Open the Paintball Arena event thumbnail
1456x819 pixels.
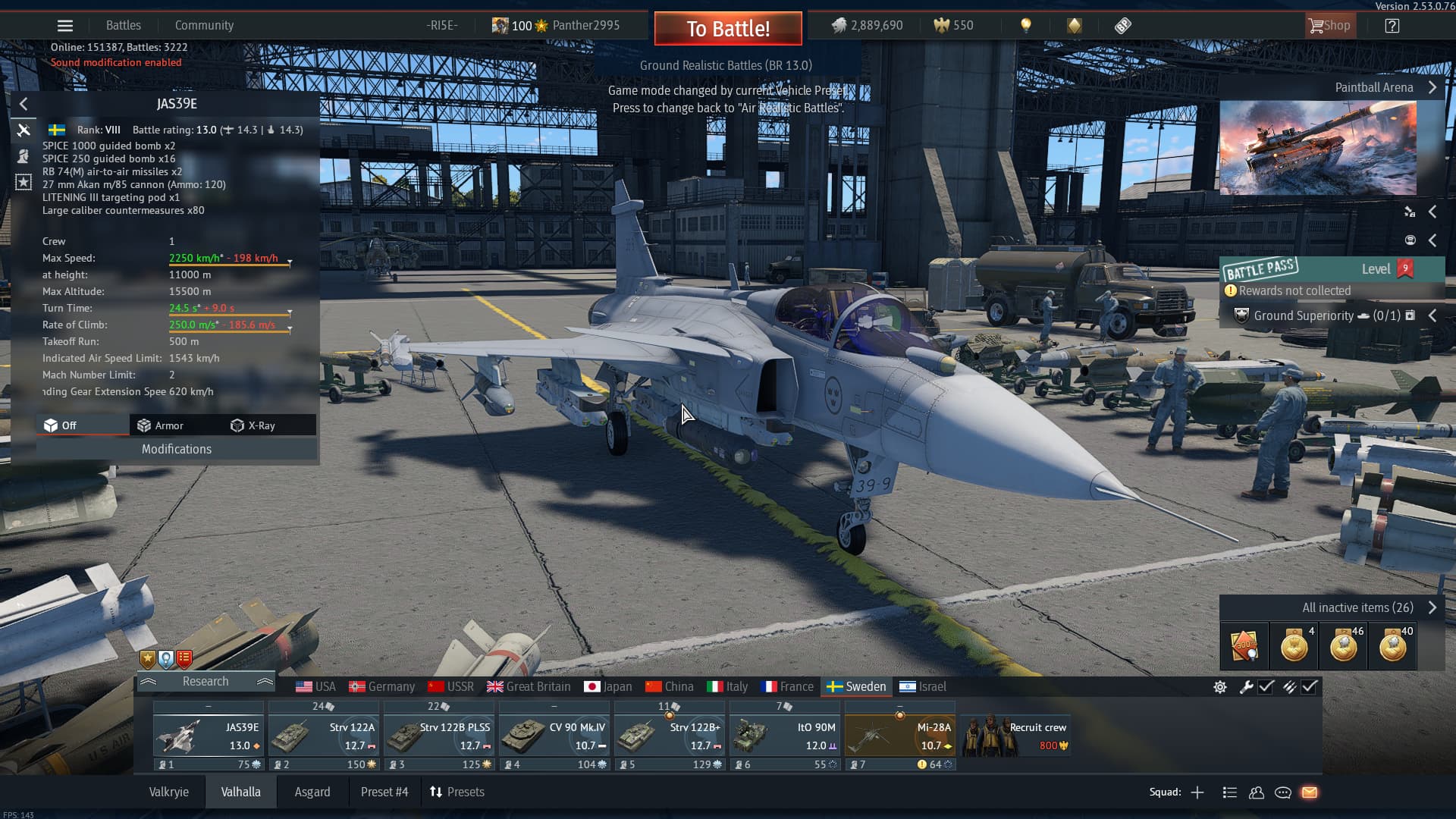(1317, 148)
